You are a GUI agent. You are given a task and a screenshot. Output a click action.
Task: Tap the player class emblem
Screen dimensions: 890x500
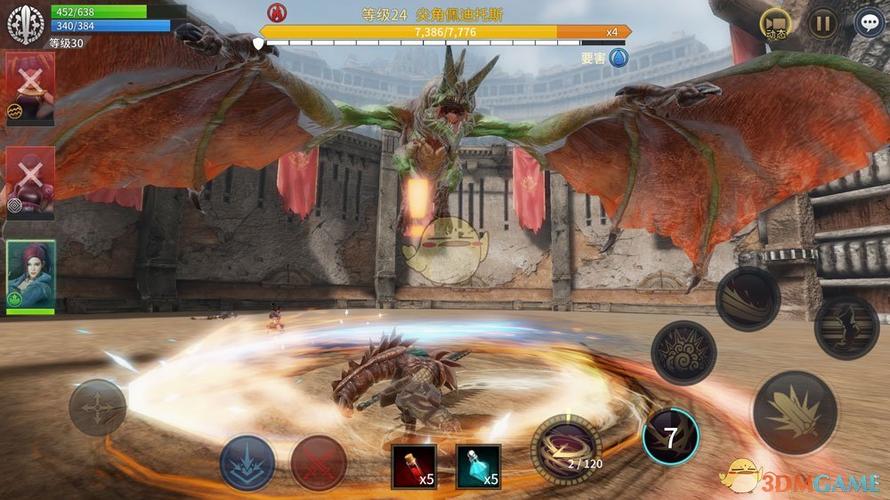25,25
